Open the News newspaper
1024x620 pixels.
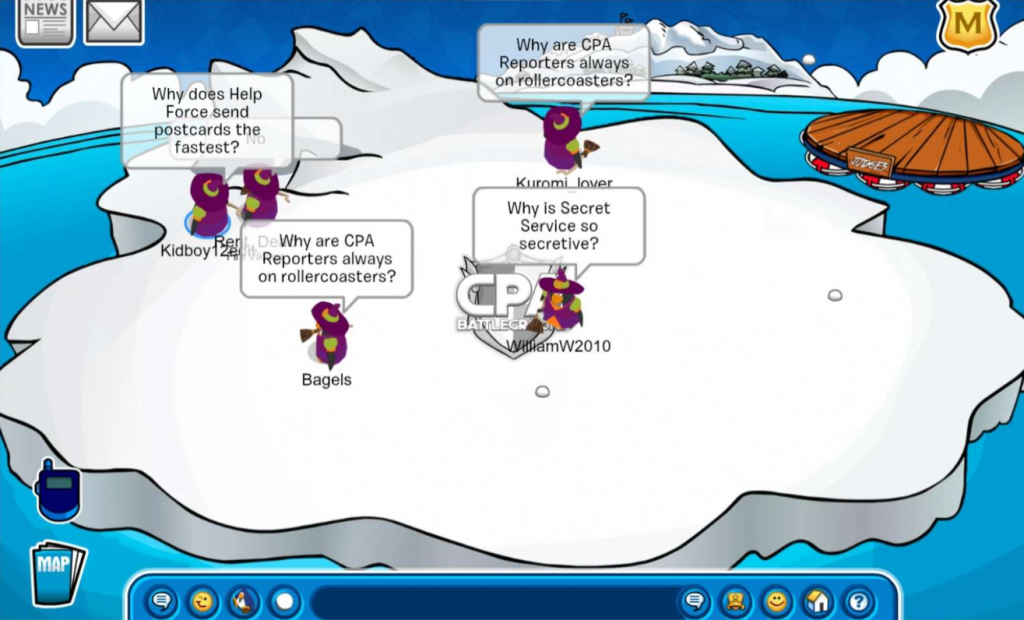45,21
